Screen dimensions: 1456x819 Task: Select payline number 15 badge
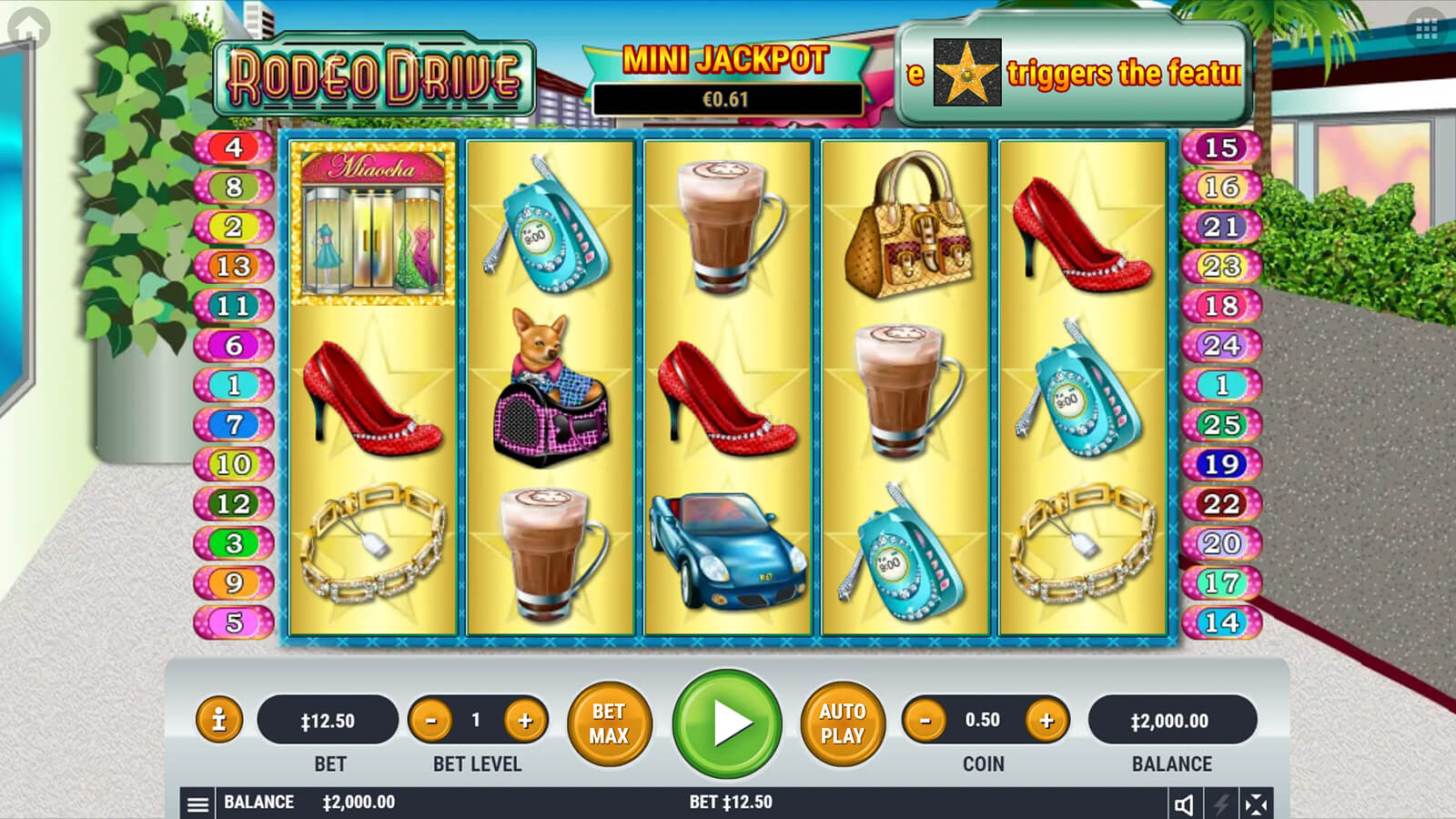pos(1221,147)
